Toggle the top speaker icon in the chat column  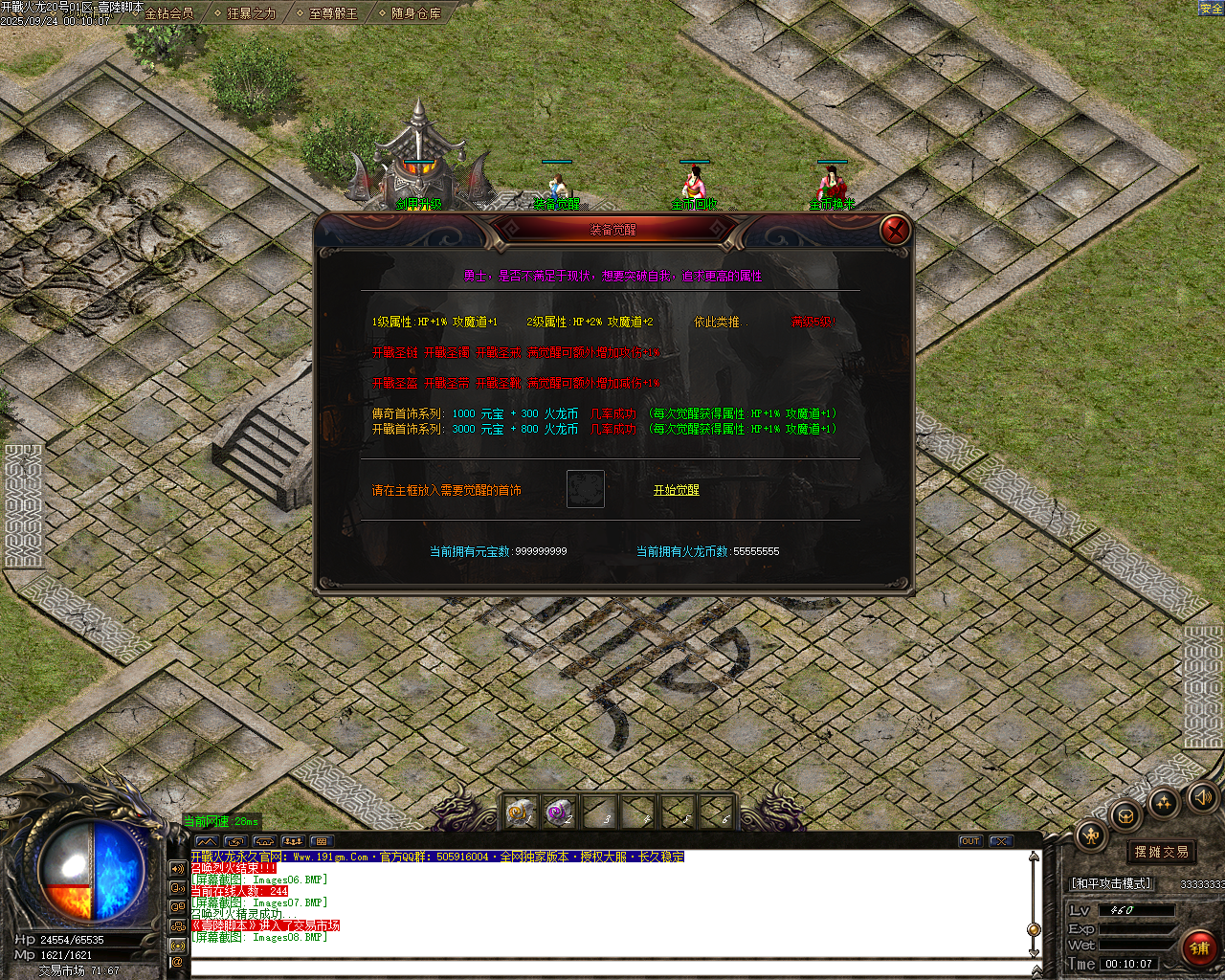tap(177, 868)
